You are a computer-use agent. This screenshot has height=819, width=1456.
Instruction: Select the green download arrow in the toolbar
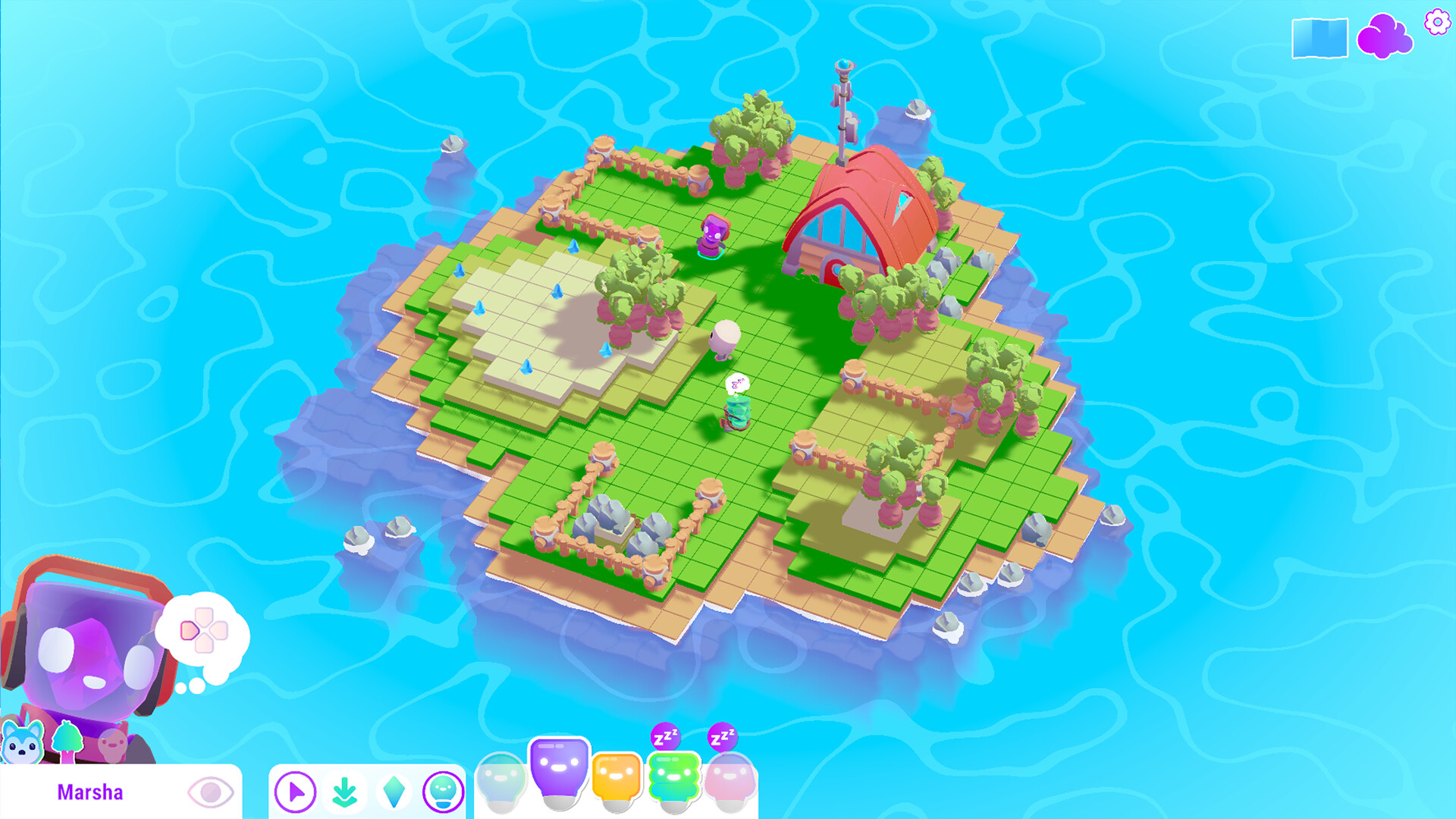pos(344,790)
